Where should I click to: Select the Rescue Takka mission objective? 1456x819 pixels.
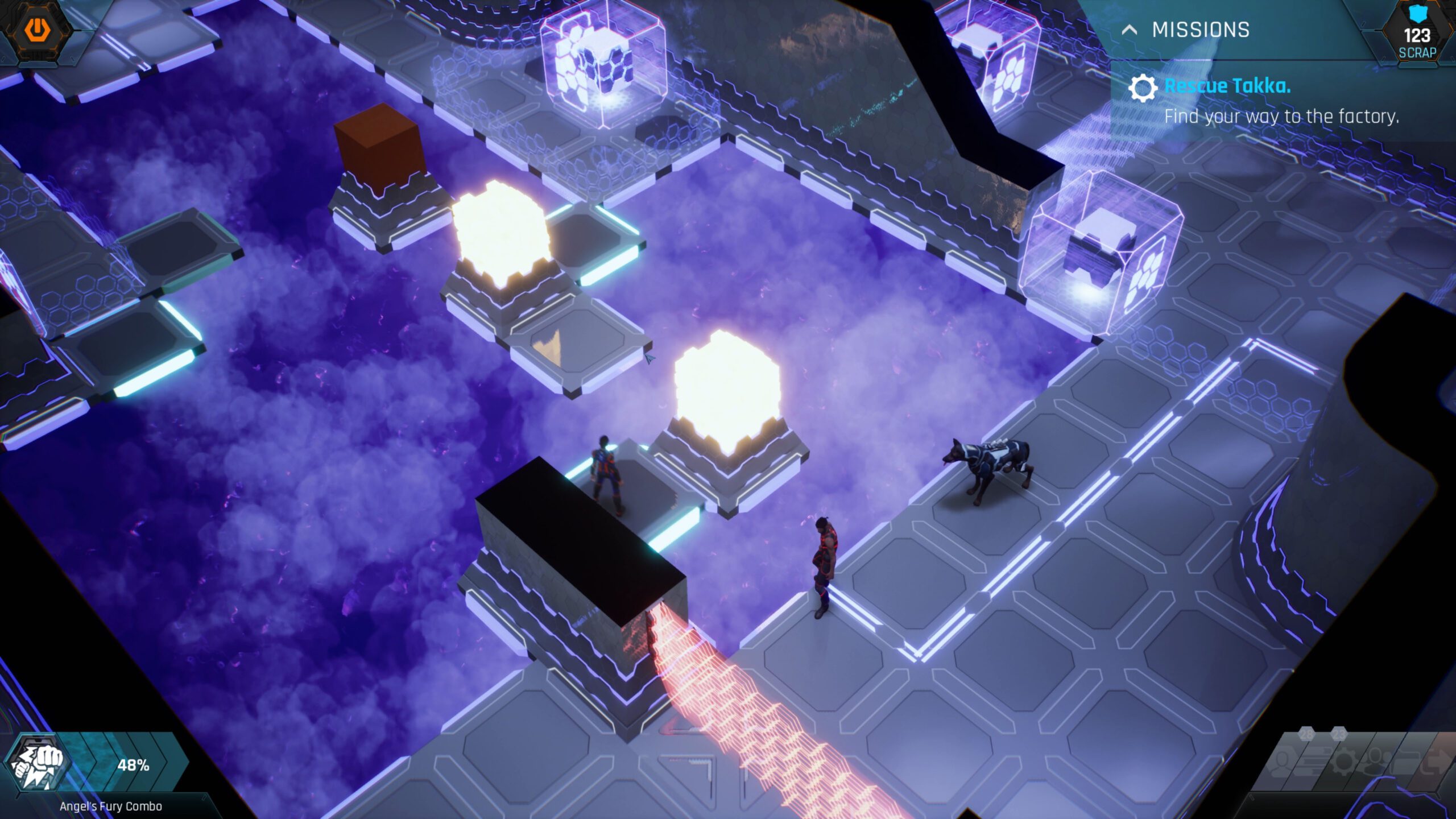tap(1227, 86)
